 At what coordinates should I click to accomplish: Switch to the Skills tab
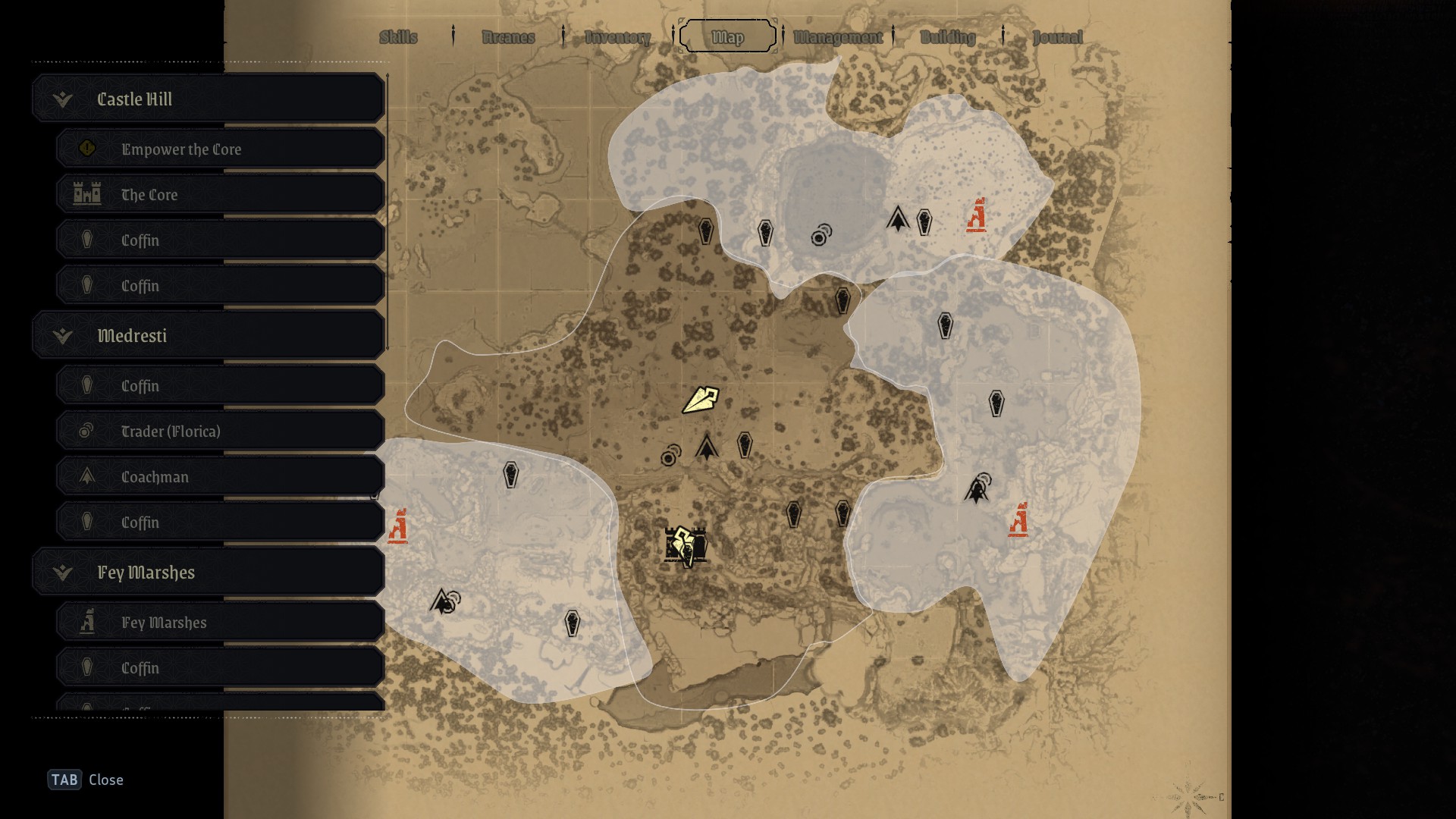(398, 37)
